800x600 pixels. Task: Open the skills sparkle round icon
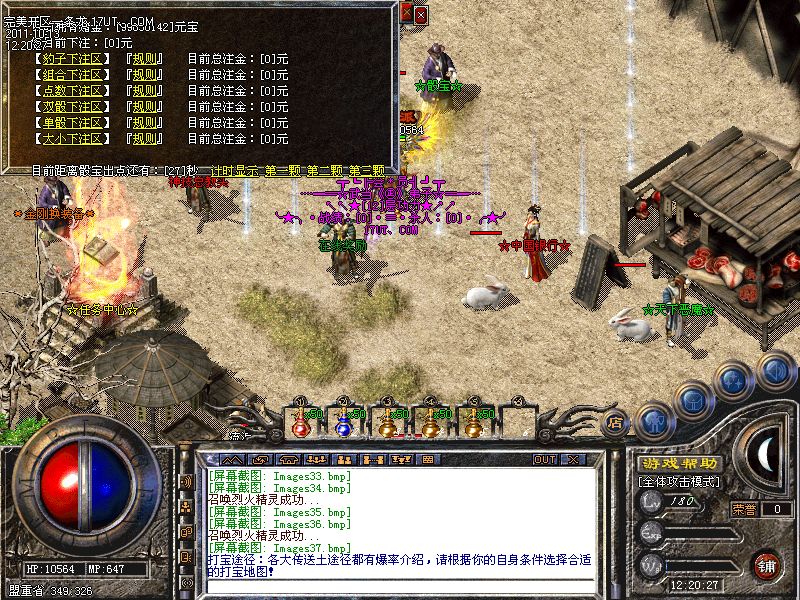click(x=735, y=381)
